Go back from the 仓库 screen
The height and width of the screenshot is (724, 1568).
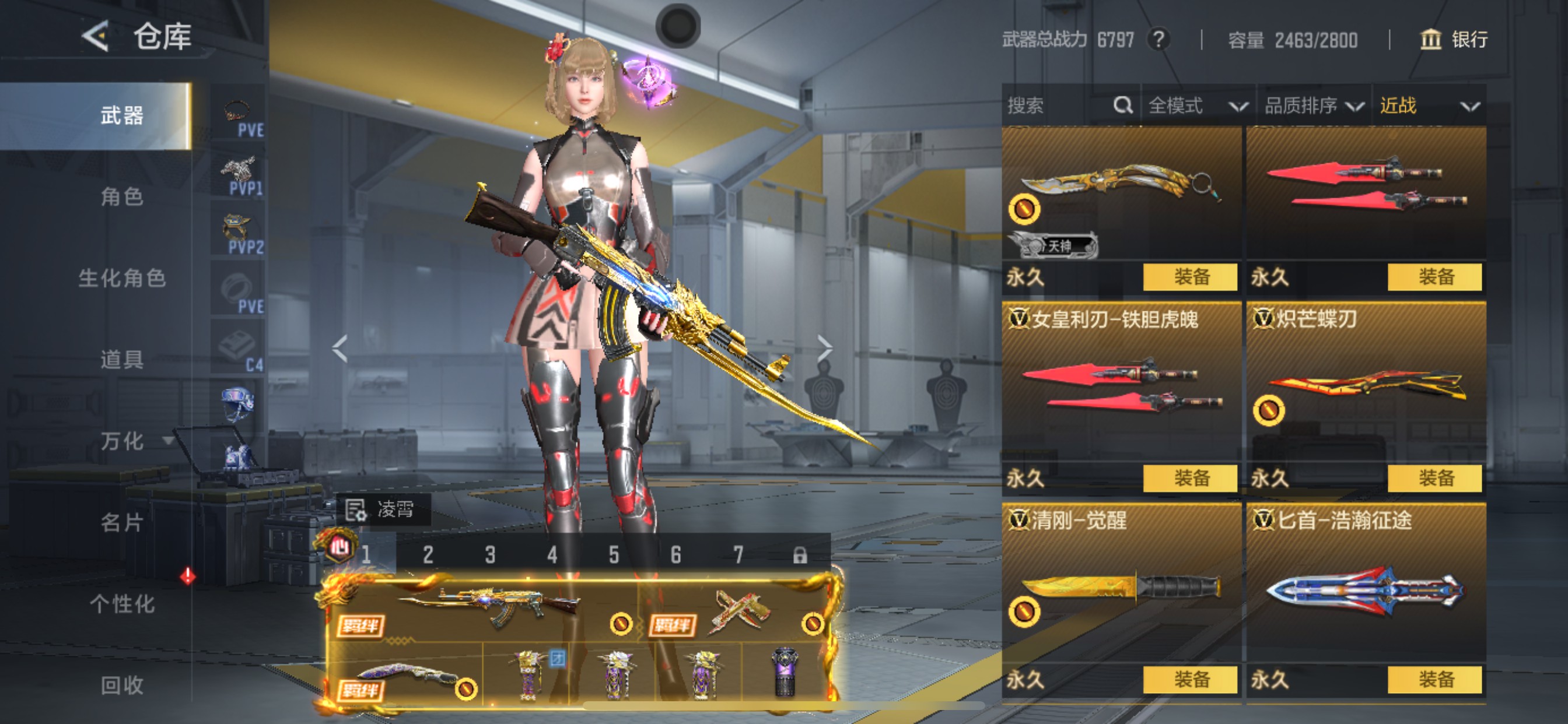coord(96,37)
